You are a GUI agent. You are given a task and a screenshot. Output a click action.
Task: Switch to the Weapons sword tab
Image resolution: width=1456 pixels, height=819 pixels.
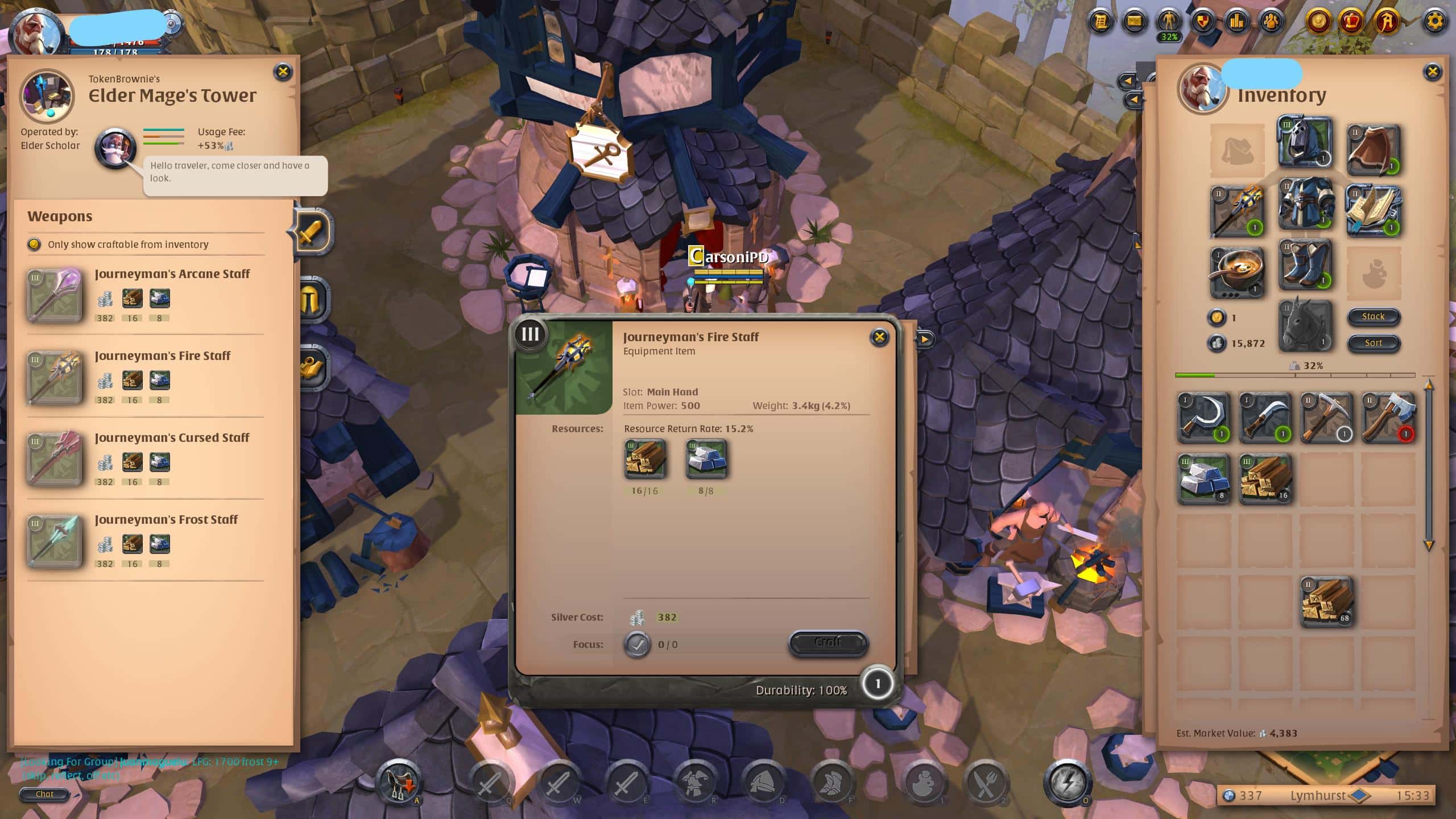click(x=312, y=232)
